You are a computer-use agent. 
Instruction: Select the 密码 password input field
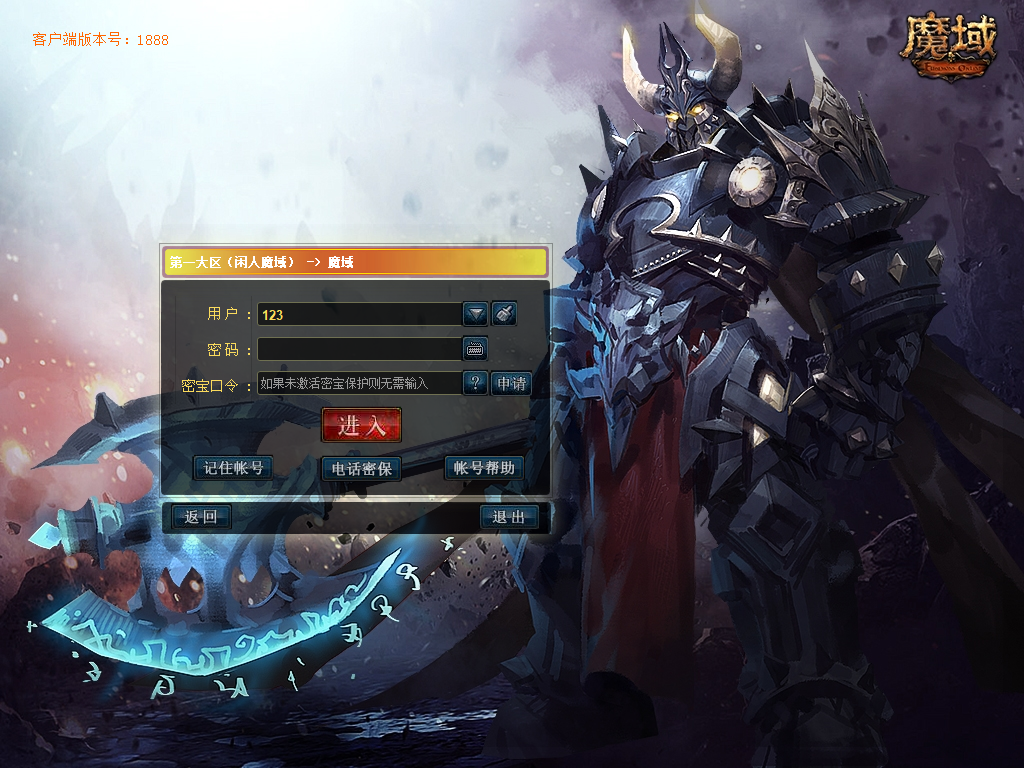(x=358, y=349)
